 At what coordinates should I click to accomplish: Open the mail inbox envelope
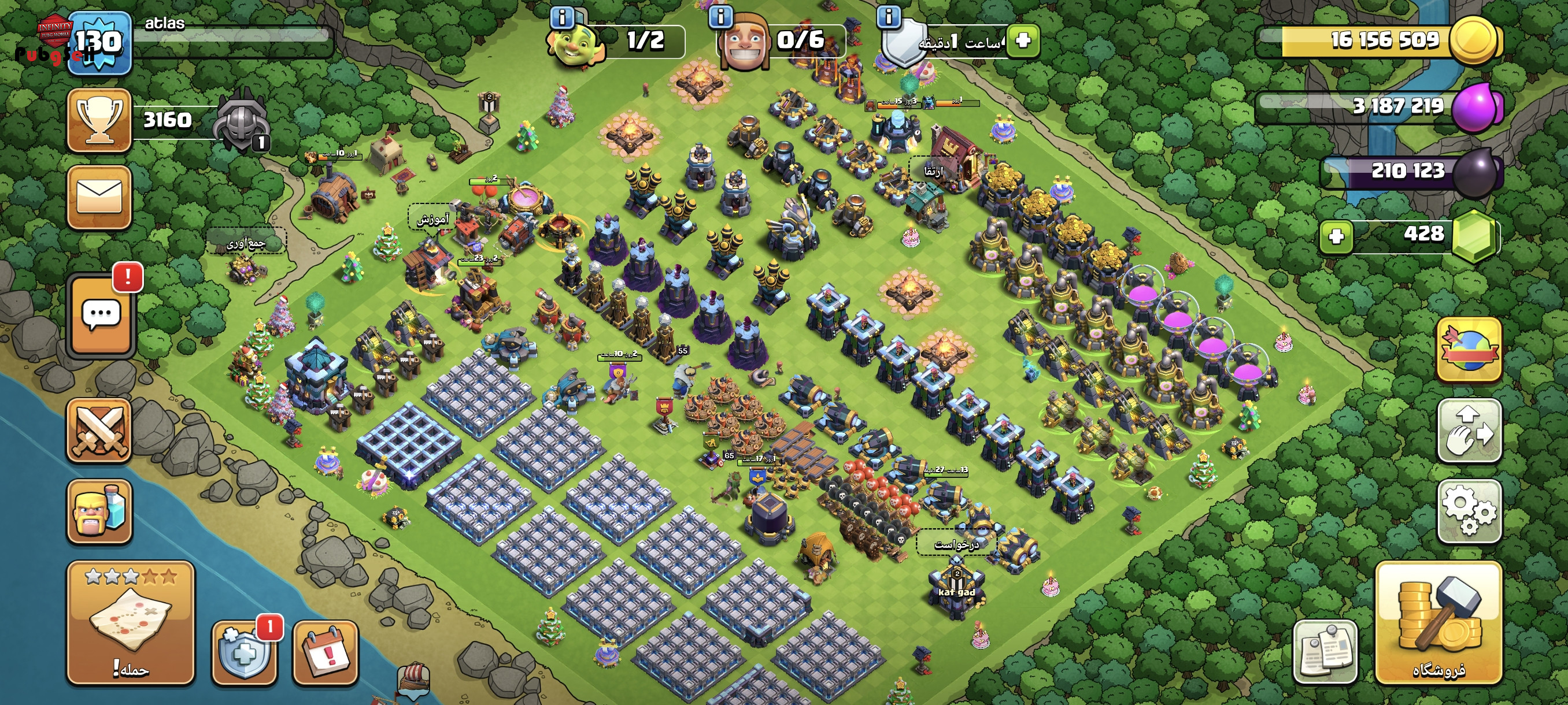99,197
